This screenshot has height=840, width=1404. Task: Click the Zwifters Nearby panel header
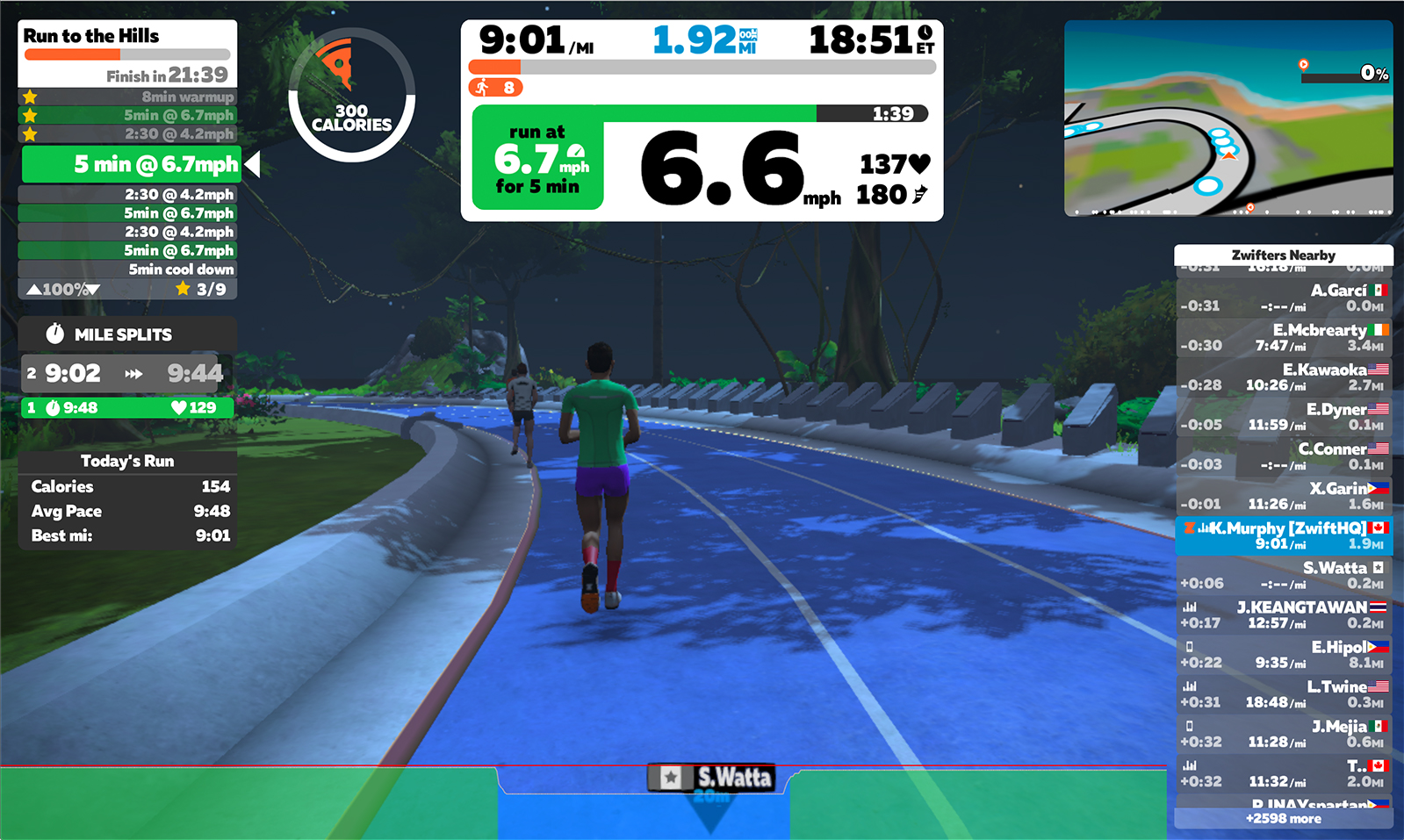point(1283,255)
